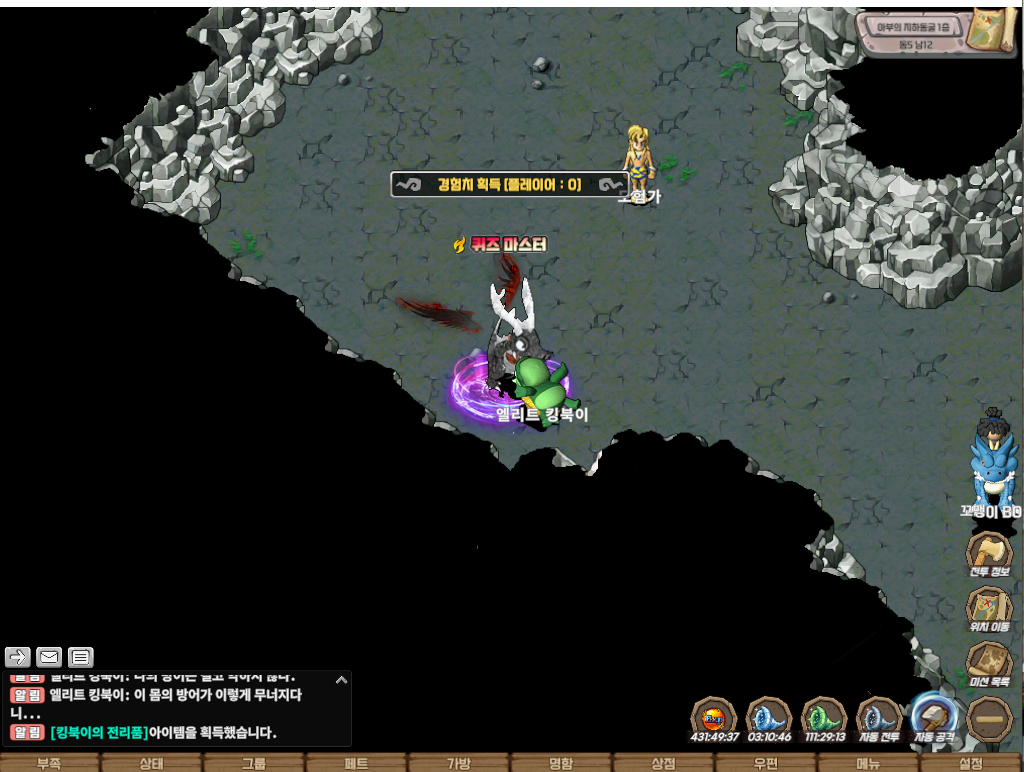
Task: Open the 메뉴 (menu) button
Action: (868, 763)
